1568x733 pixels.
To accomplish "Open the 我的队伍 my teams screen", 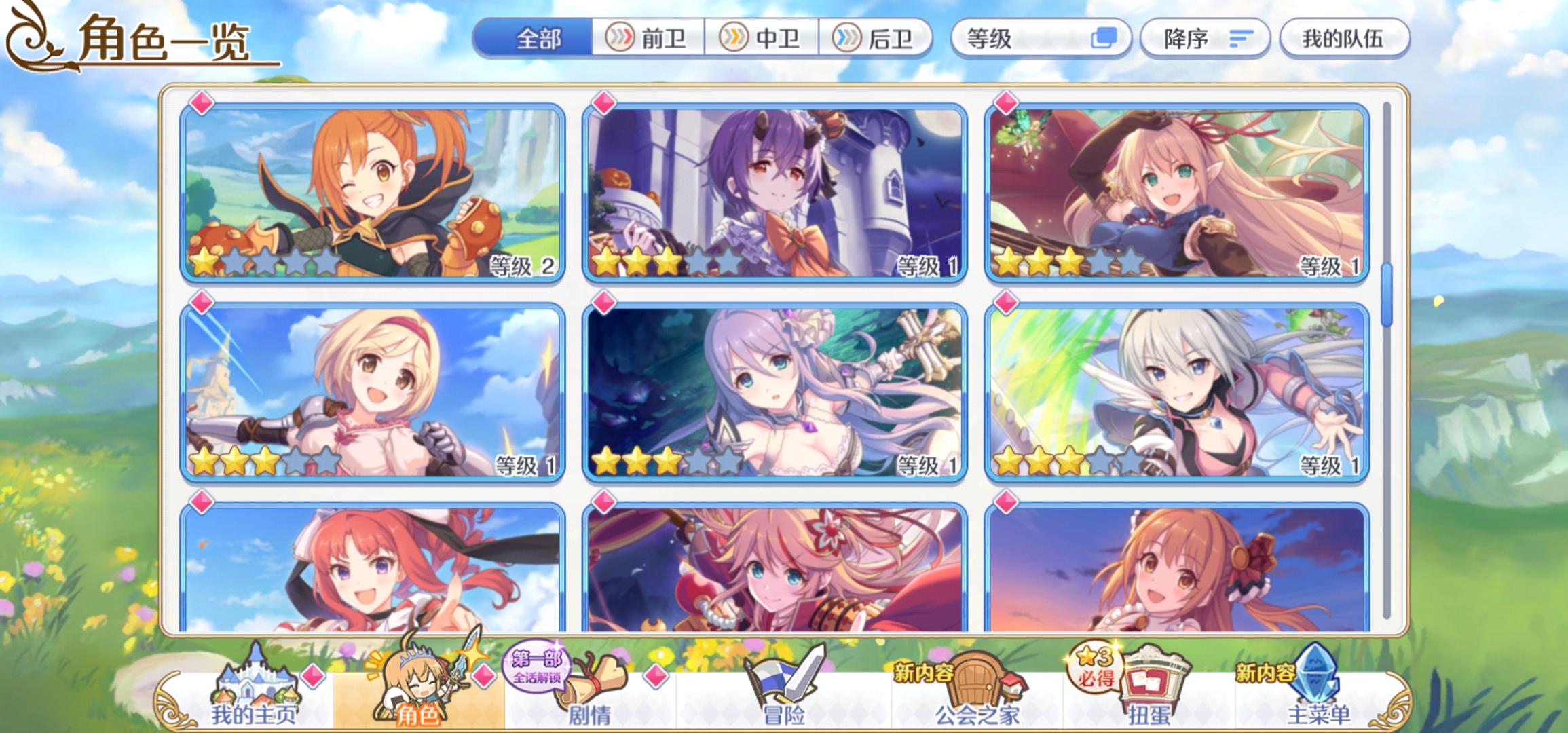I will (x=1346, y=39).
